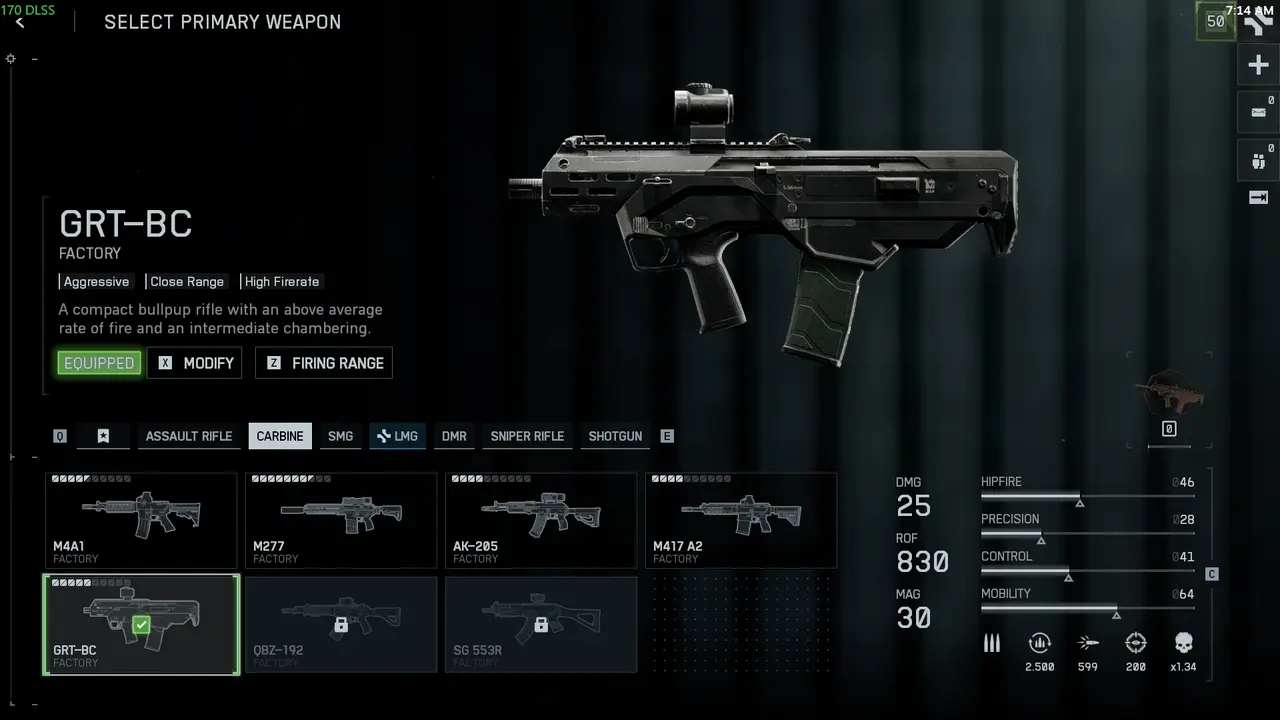The height and width of the screenshot is (720, 1280).
Task: Choose the locked SG 553R tile
Action: [541, 624]
